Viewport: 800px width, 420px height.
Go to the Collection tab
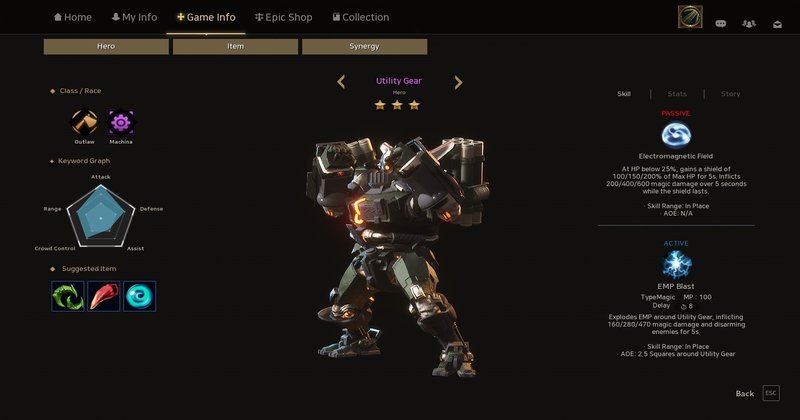pyautogui.click(x=359, y=17)
